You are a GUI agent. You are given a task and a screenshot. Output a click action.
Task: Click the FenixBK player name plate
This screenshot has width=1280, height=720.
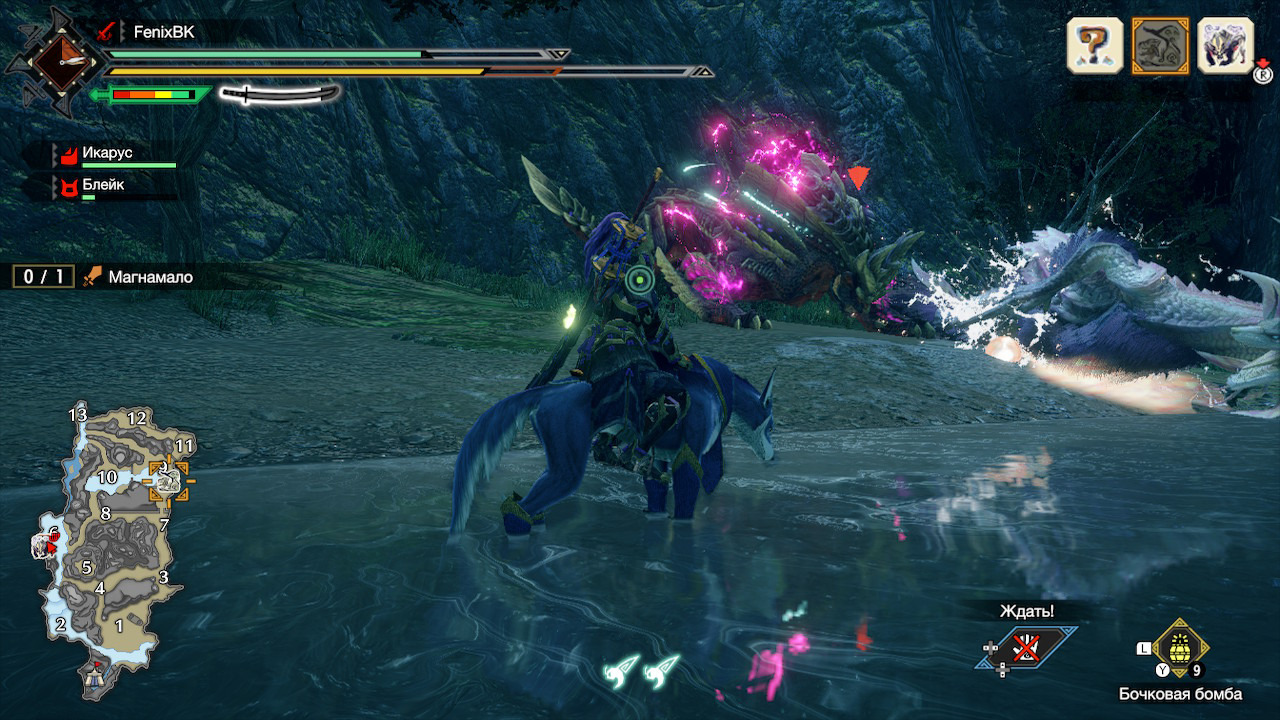coord(163,32)
